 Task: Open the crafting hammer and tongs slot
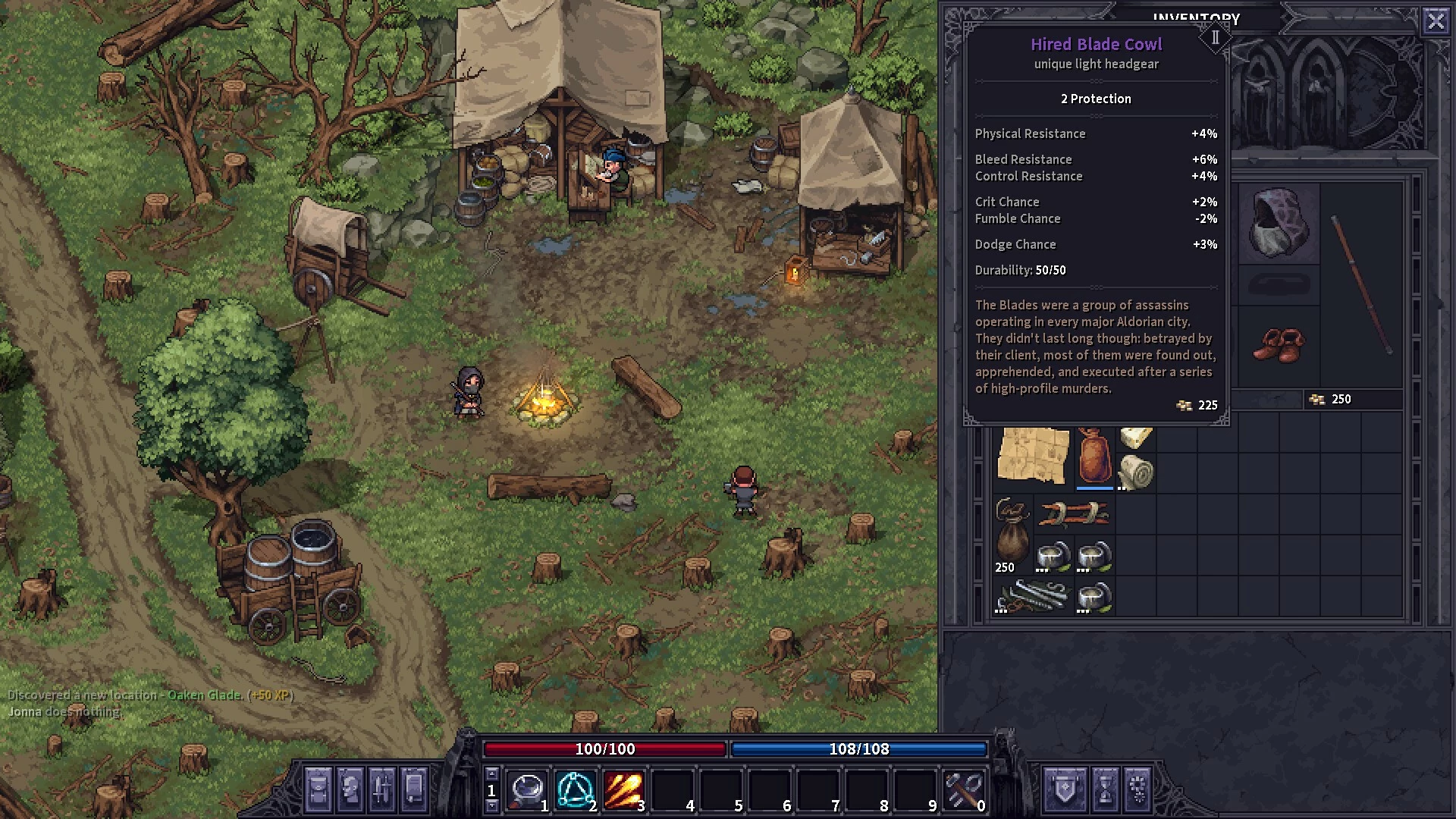pyautogui.click(x=963, y=790)
